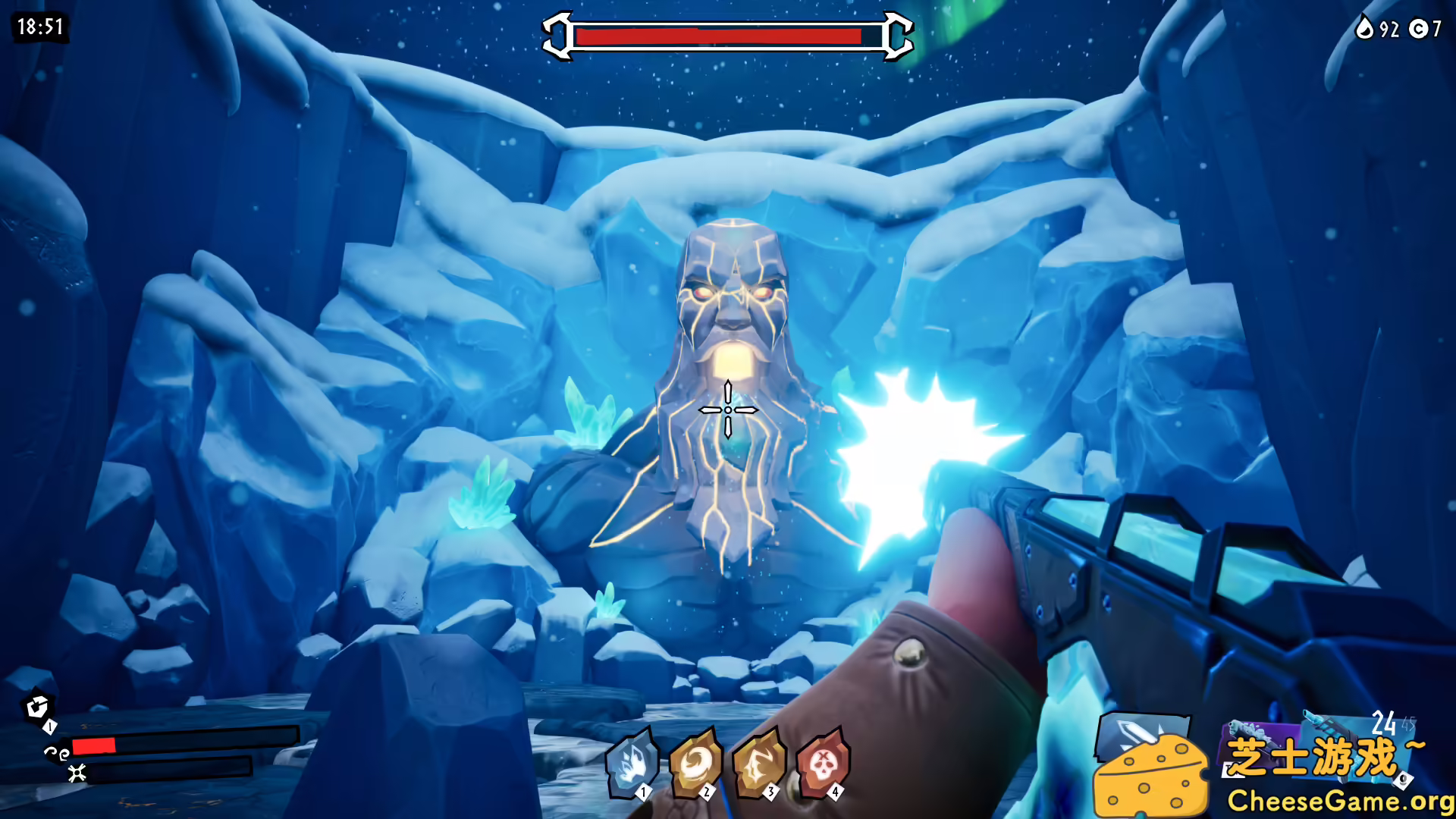This screenshot has width=1456, height=819.
Task: Open the CheeseGame.org watermark link
Action: pyautogui.click(x=1339, y=801)
